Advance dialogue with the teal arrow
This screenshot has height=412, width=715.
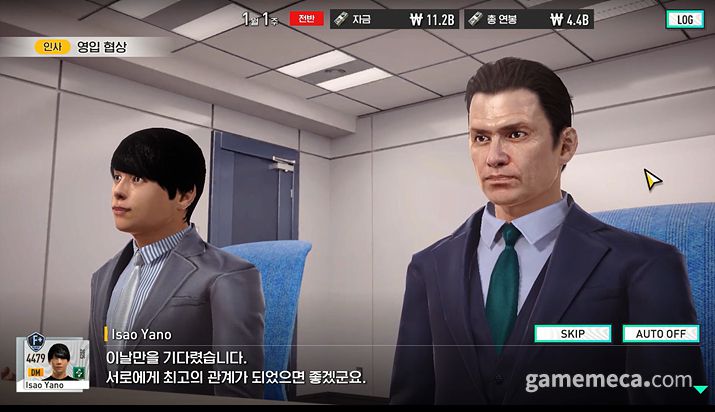pyautogui.click(x=700, y=389)
